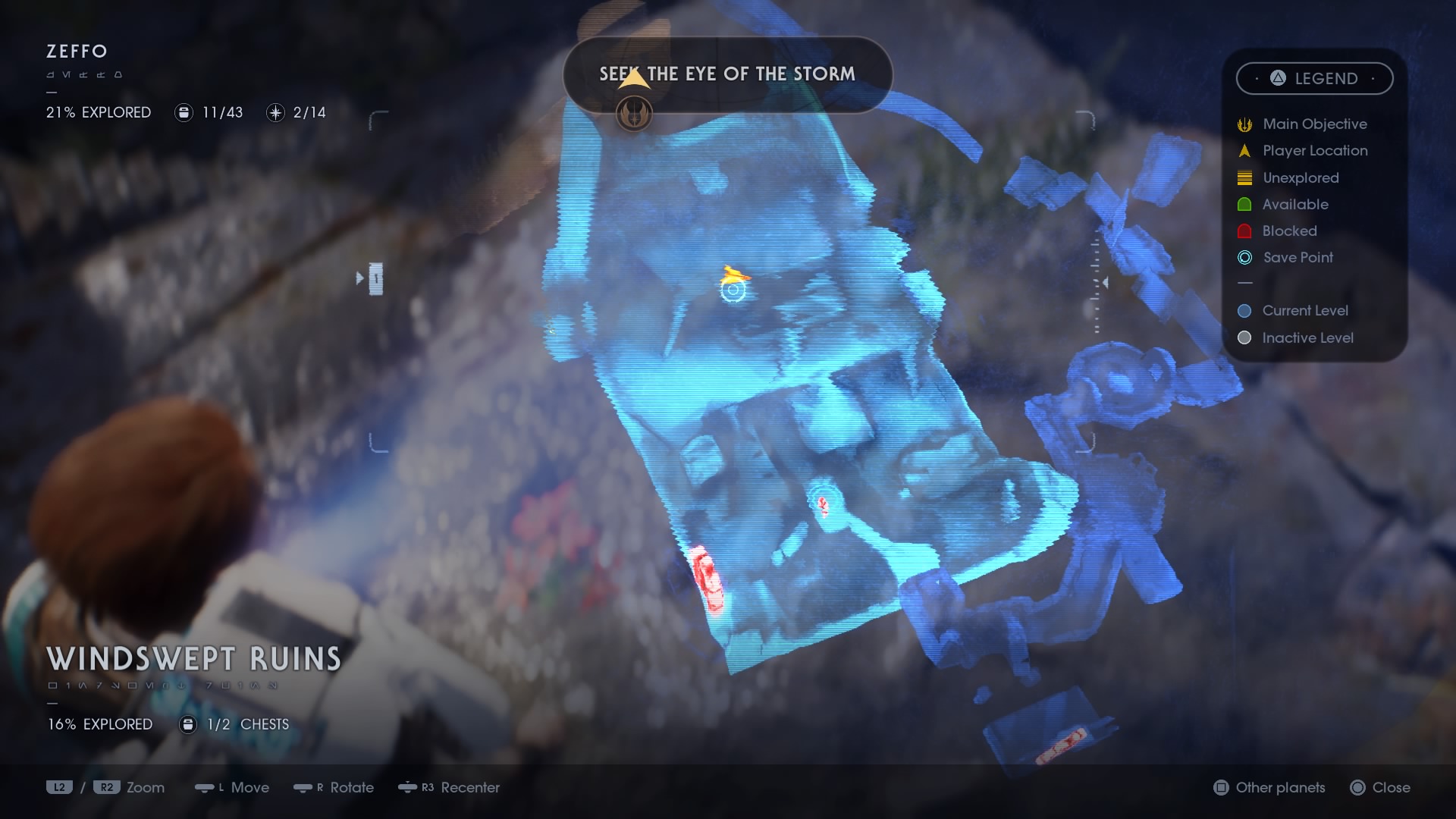Click the Other planets button
The height and width of the screenshot is (819, 1456).
[x=1267, y=788]
